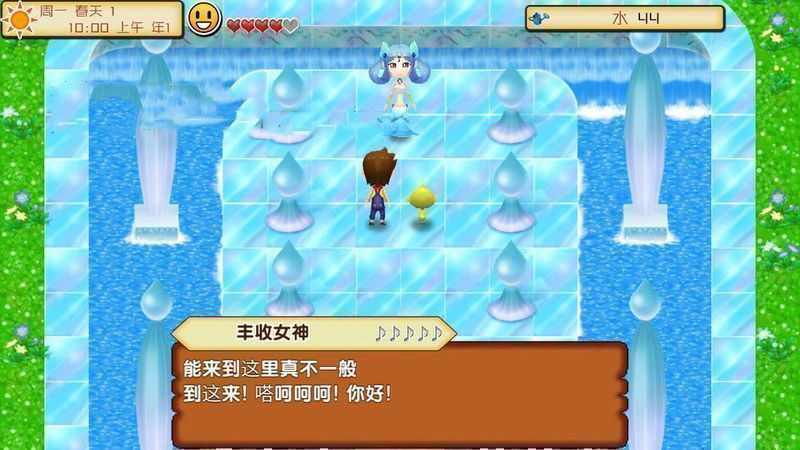The height and width of the screenshot is (450, 800).
Task: Select the watering can tool panel
Action: 624,18
